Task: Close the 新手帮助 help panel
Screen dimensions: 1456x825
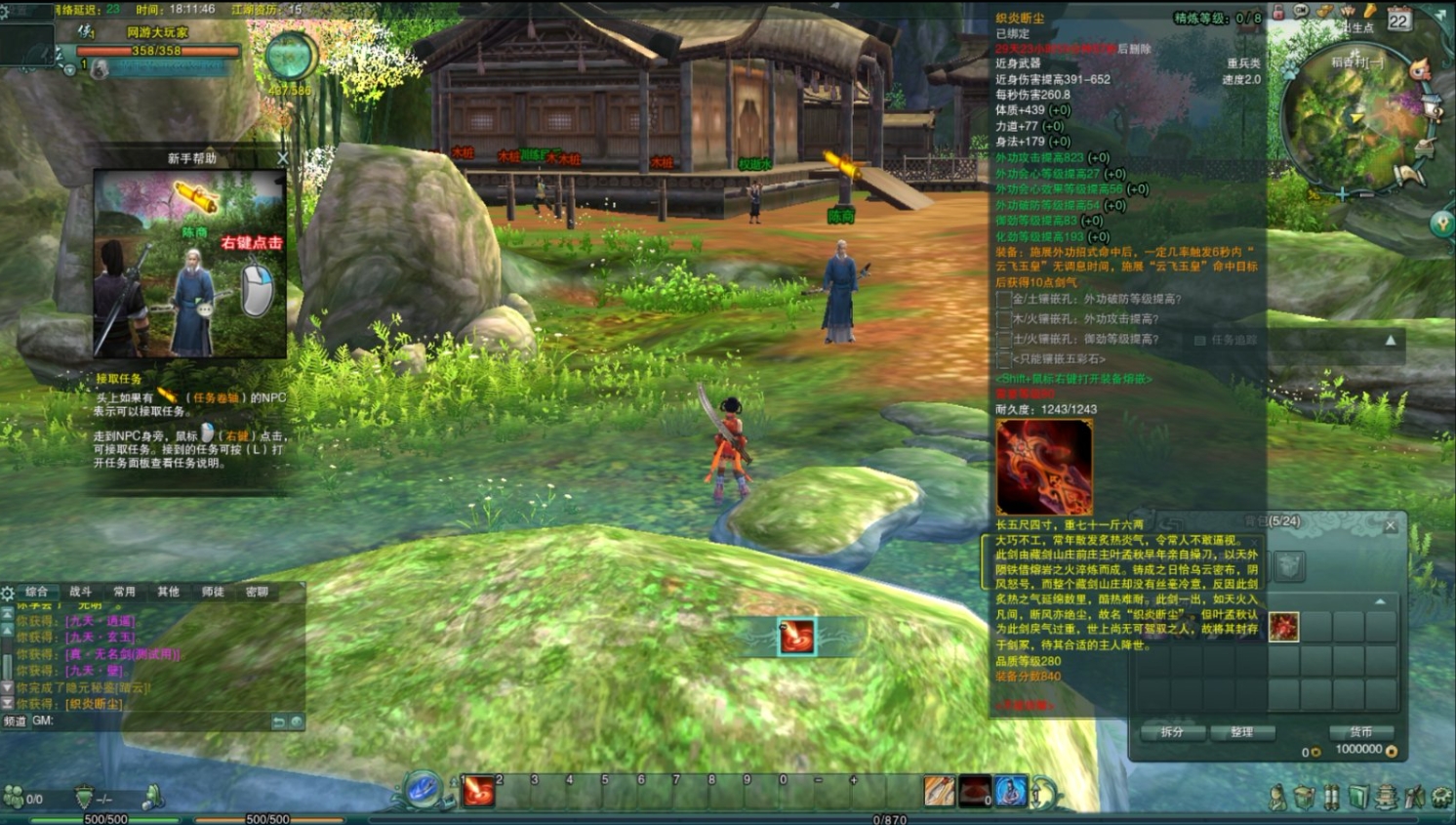Action: coord(283,158)
